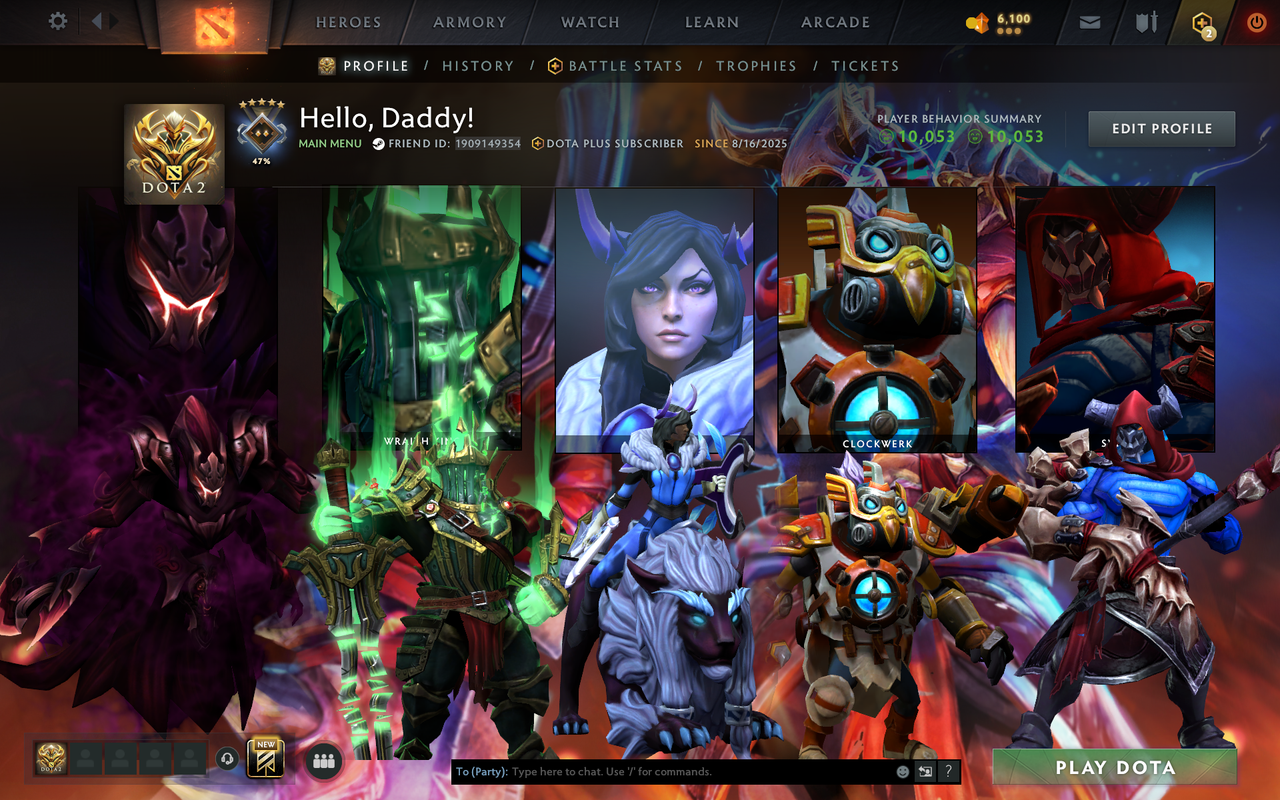
Task: Open the settings gear menu
Action: tap(57, 20)
